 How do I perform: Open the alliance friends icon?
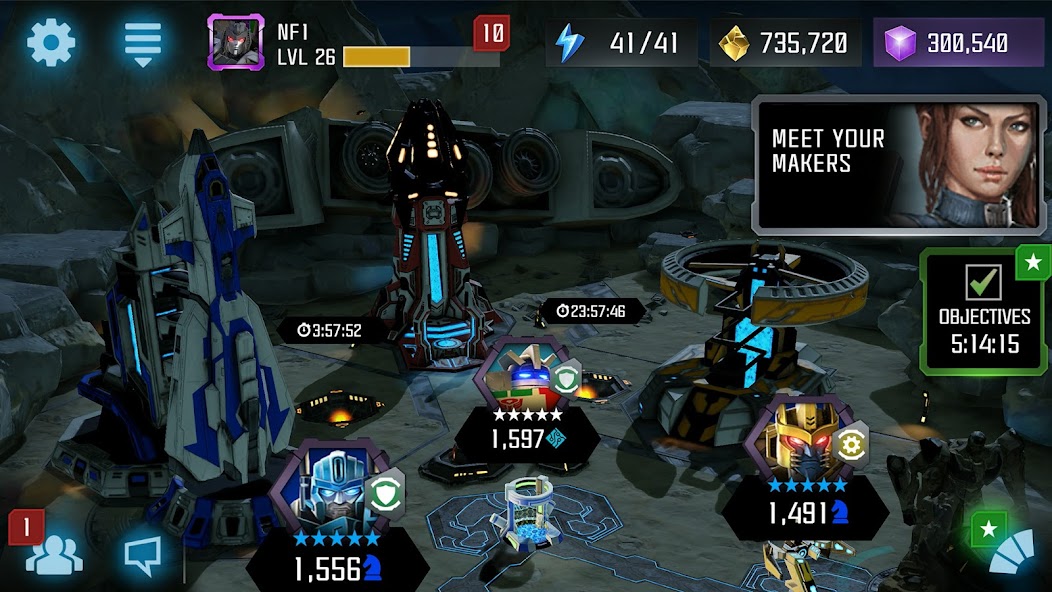(x=53, y=555)
